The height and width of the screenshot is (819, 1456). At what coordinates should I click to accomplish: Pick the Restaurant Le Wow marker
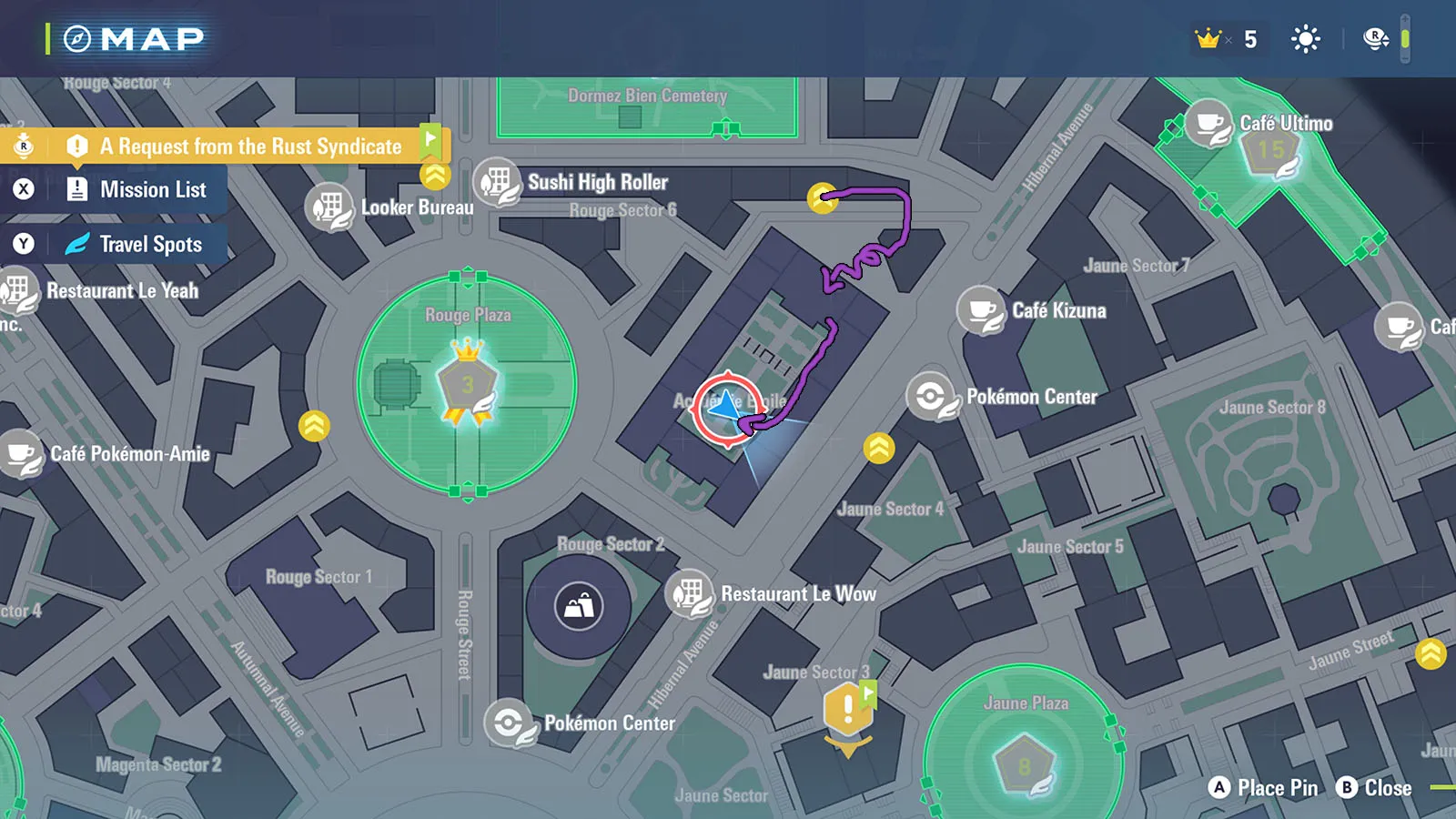tap(689, 593)
